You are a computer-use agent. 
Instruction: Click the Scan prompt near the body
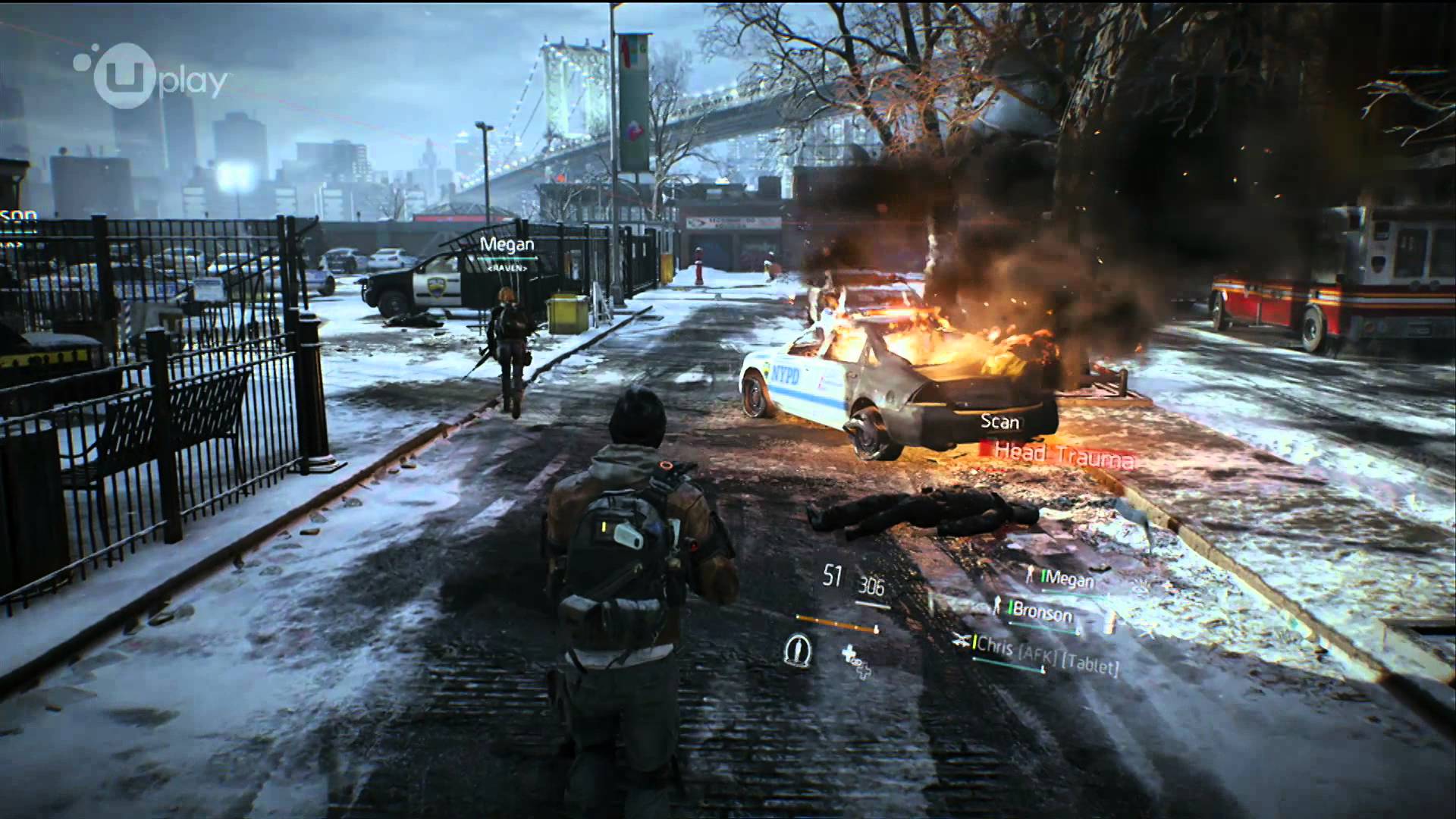999,421
